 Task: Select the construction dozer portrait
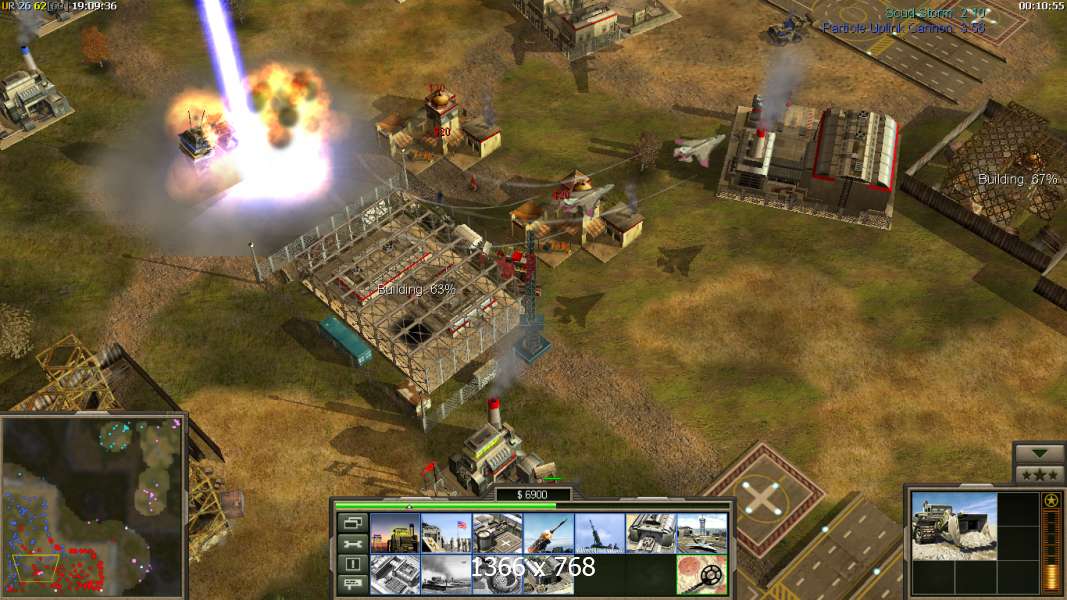pos(954,526)
